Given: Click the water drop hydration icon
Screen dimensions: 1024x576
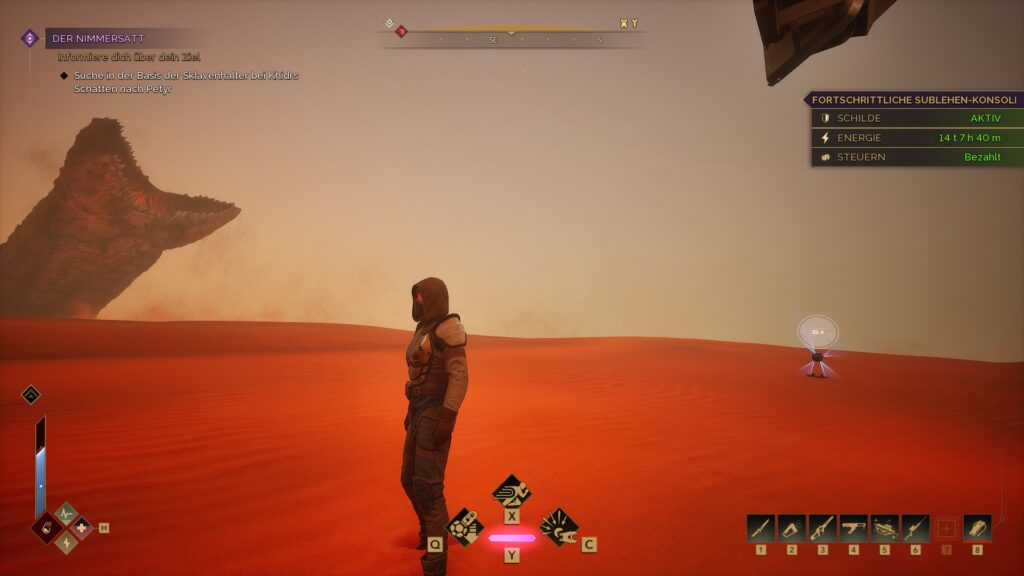Looking at the screenshot, I should tap(48, 527).
